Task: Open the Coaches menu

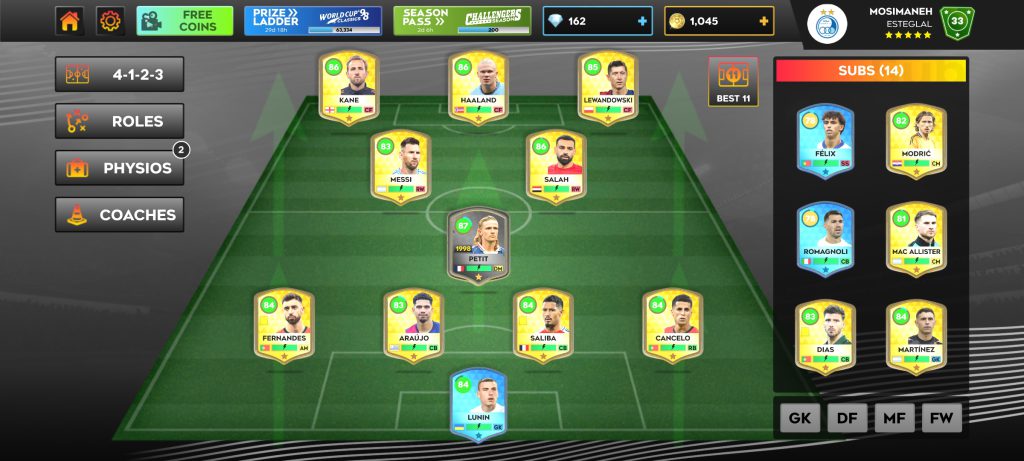Action: (x=119, y=215)
